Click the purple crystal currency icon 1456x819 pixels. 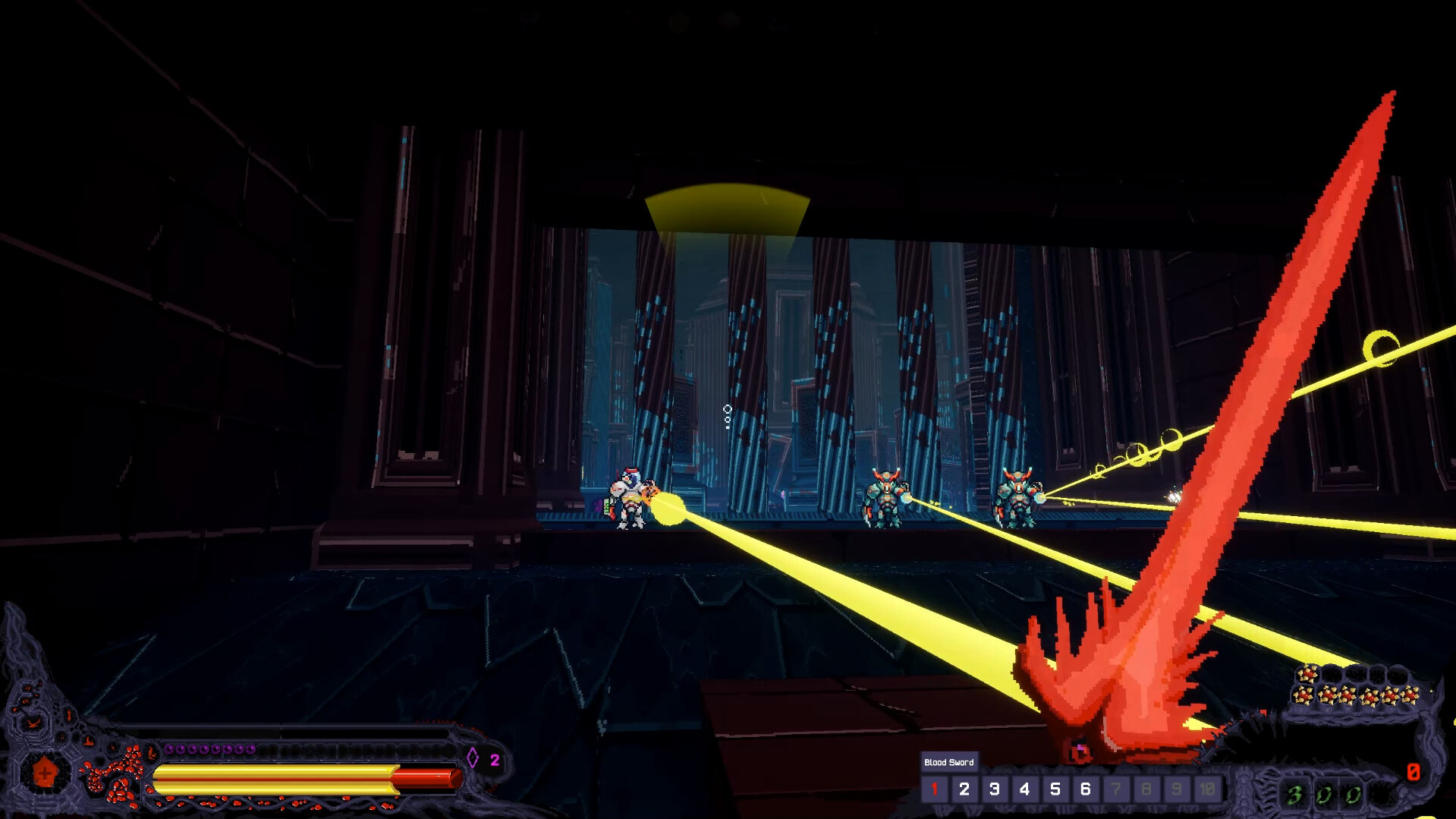coord(473,758)
